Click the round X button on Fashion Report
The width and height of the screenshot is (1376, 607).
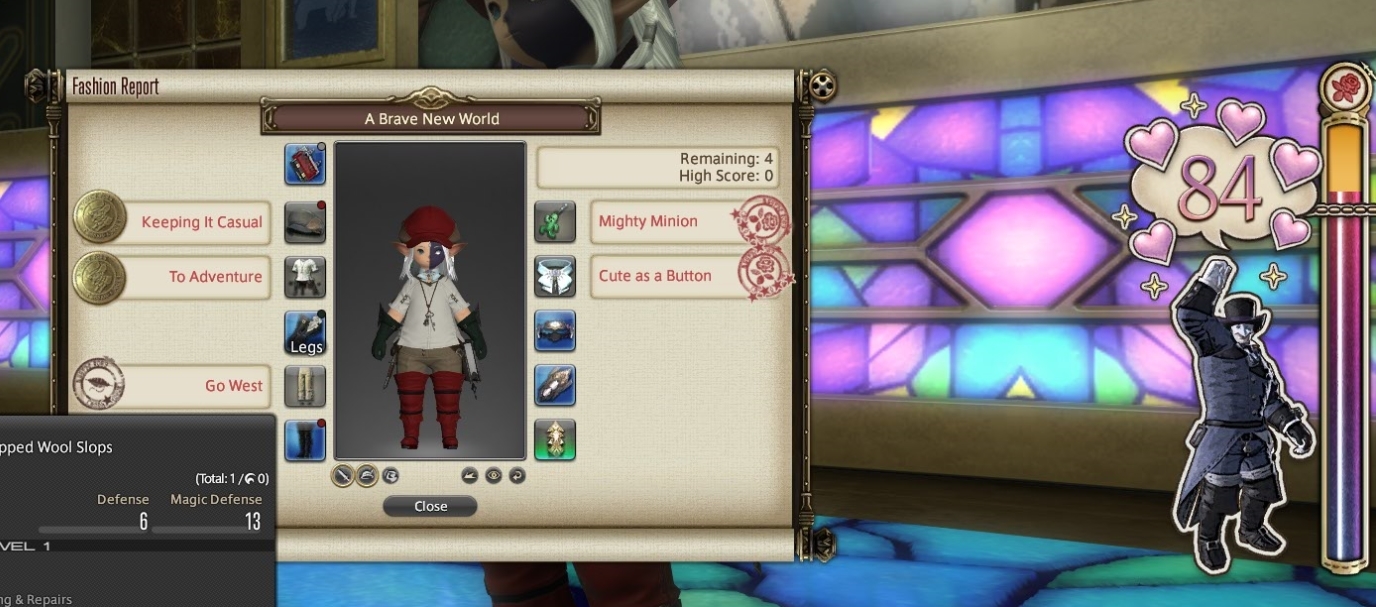pos(820,87)
